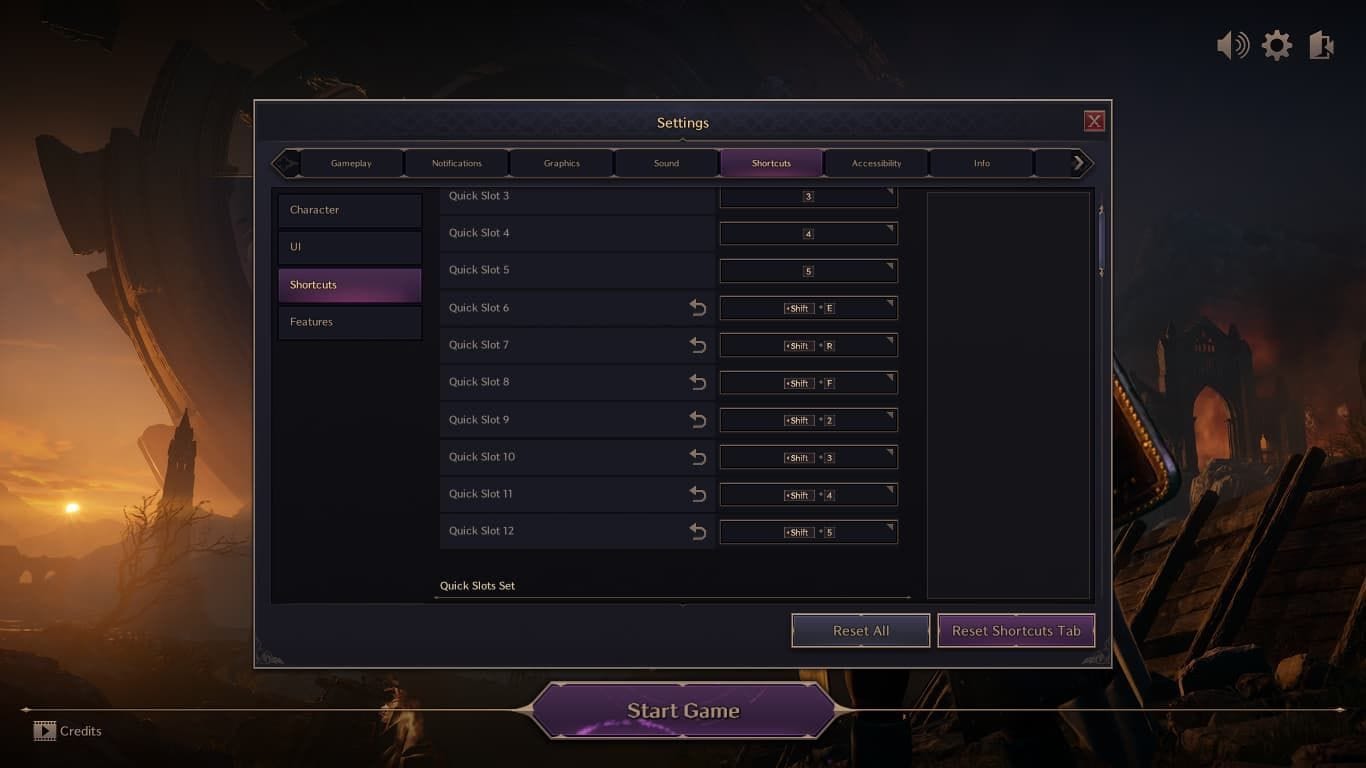This screenshot has height=768, width=1366.
Task: Click the Reset All button
Action: pos(860,630)
